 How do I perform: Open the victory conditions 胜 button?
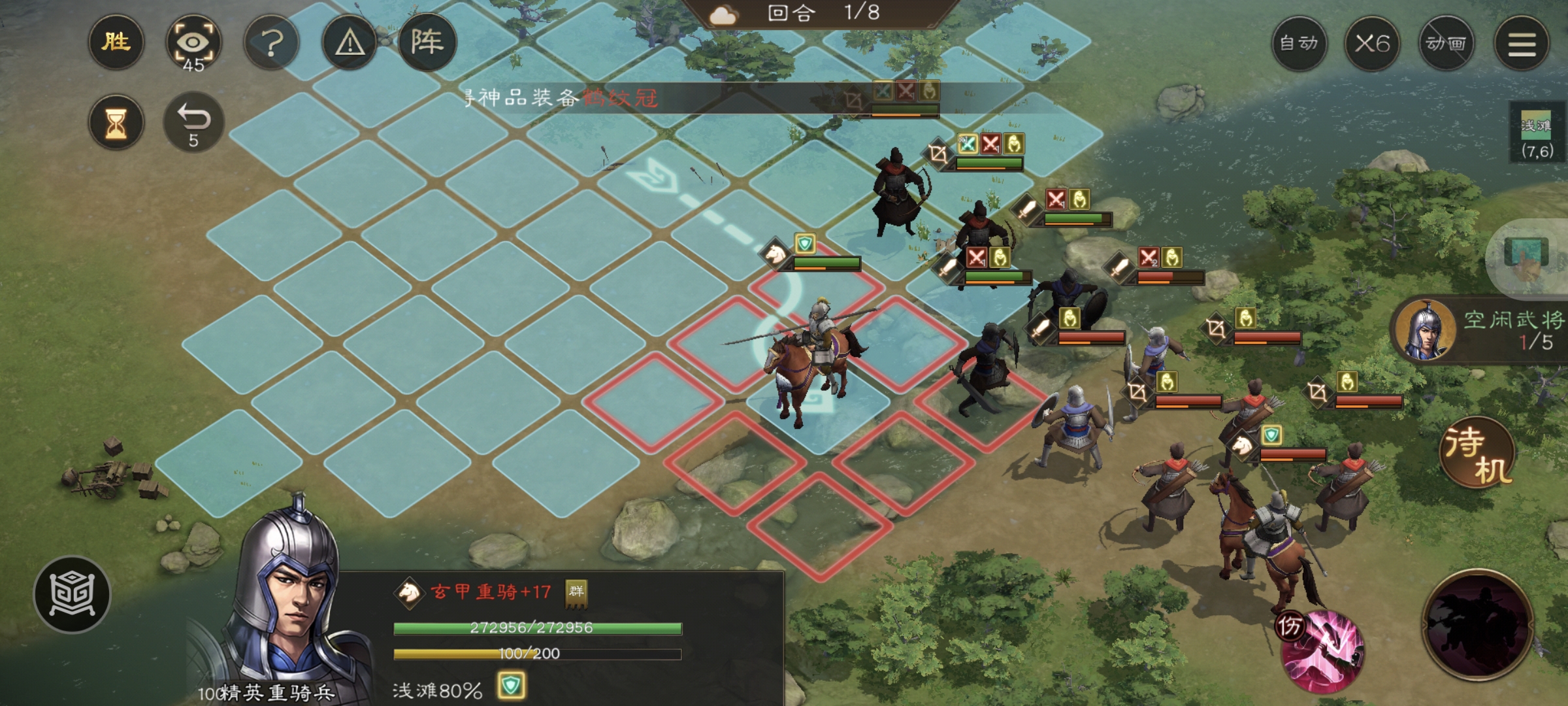[x=116, y=42]
